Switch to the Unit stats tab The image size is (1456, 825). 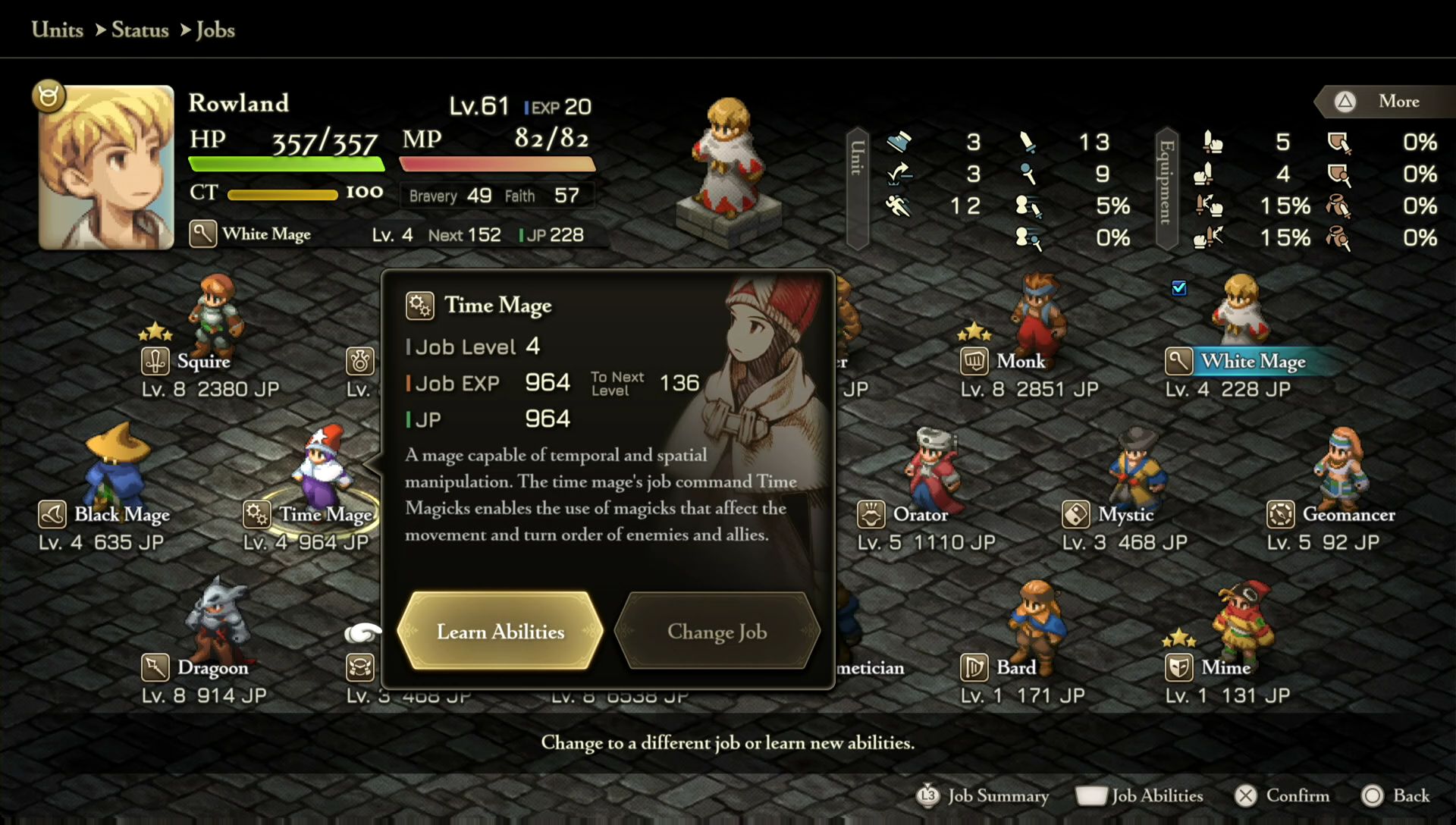click(857, 188)
